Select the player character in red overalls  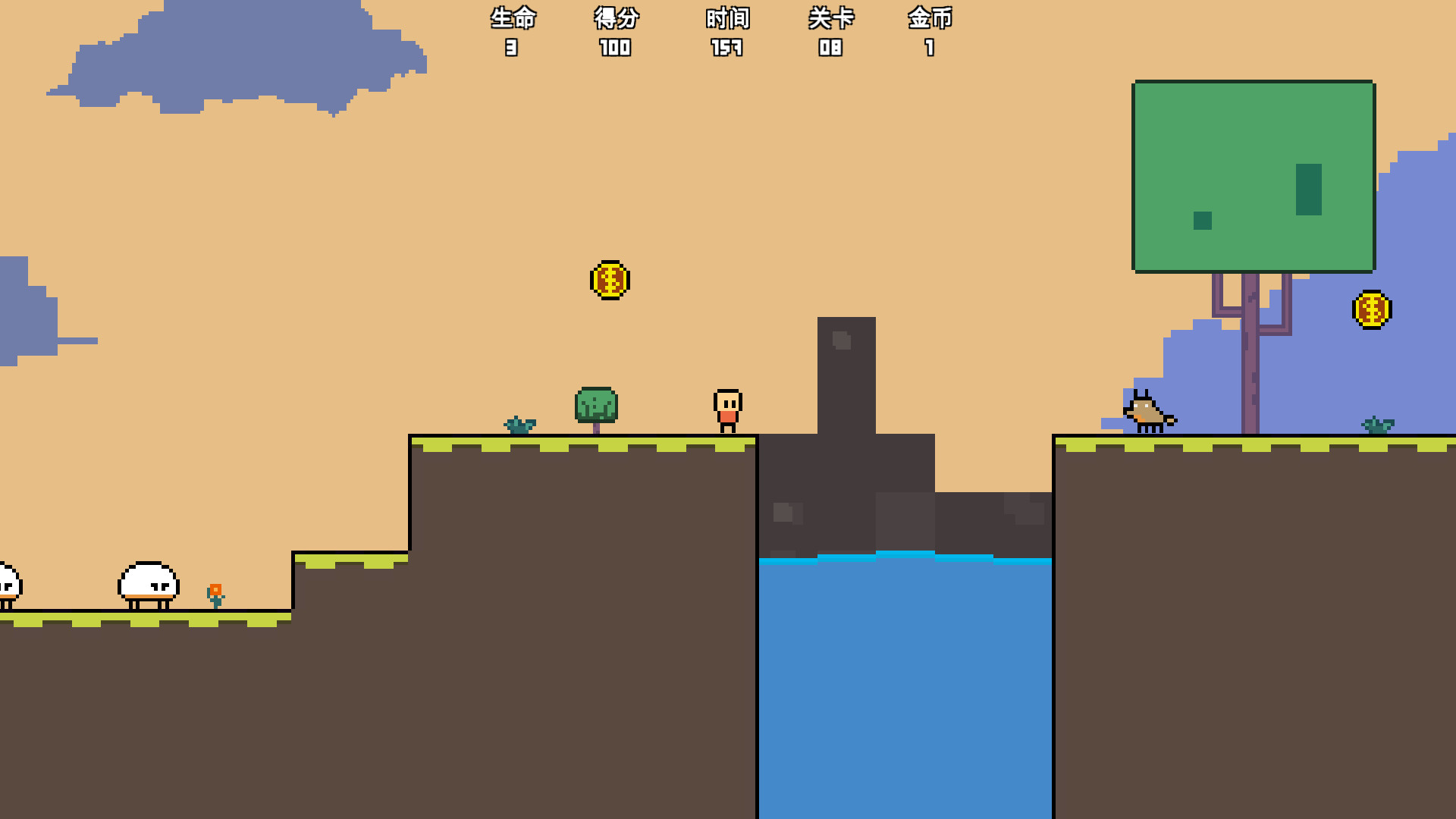727,409
